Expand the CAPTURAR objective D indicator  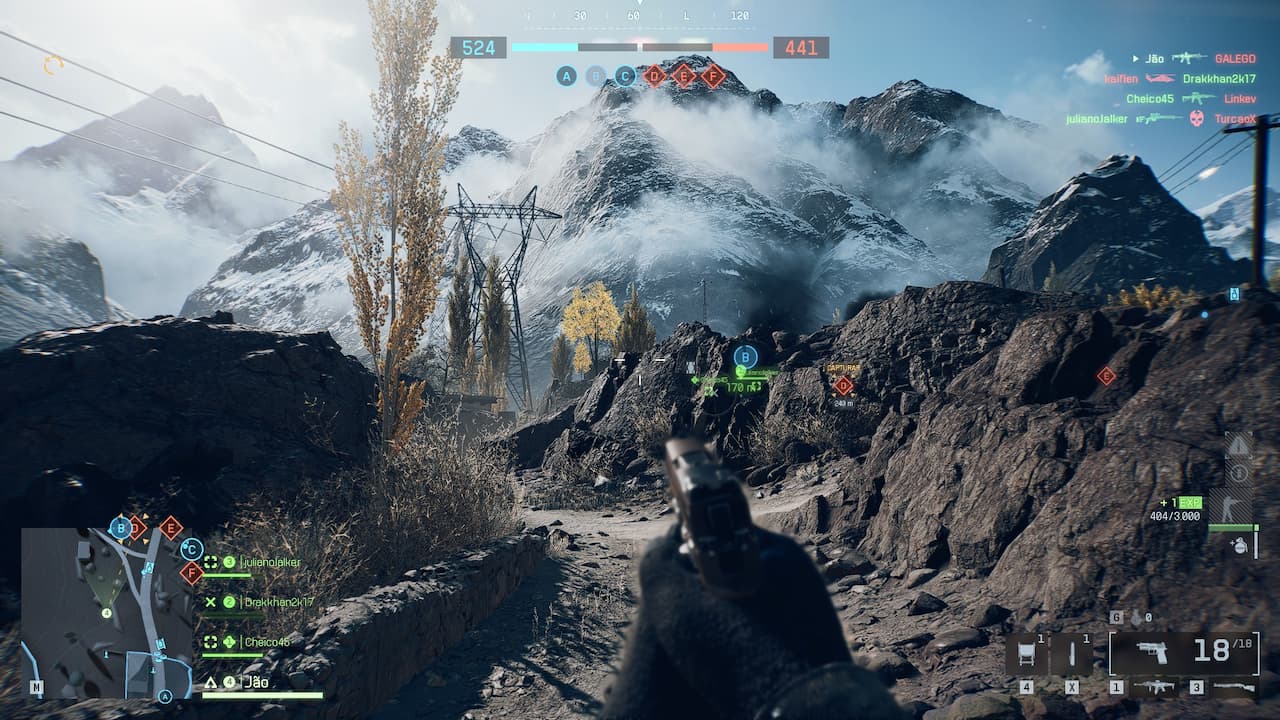844,380
